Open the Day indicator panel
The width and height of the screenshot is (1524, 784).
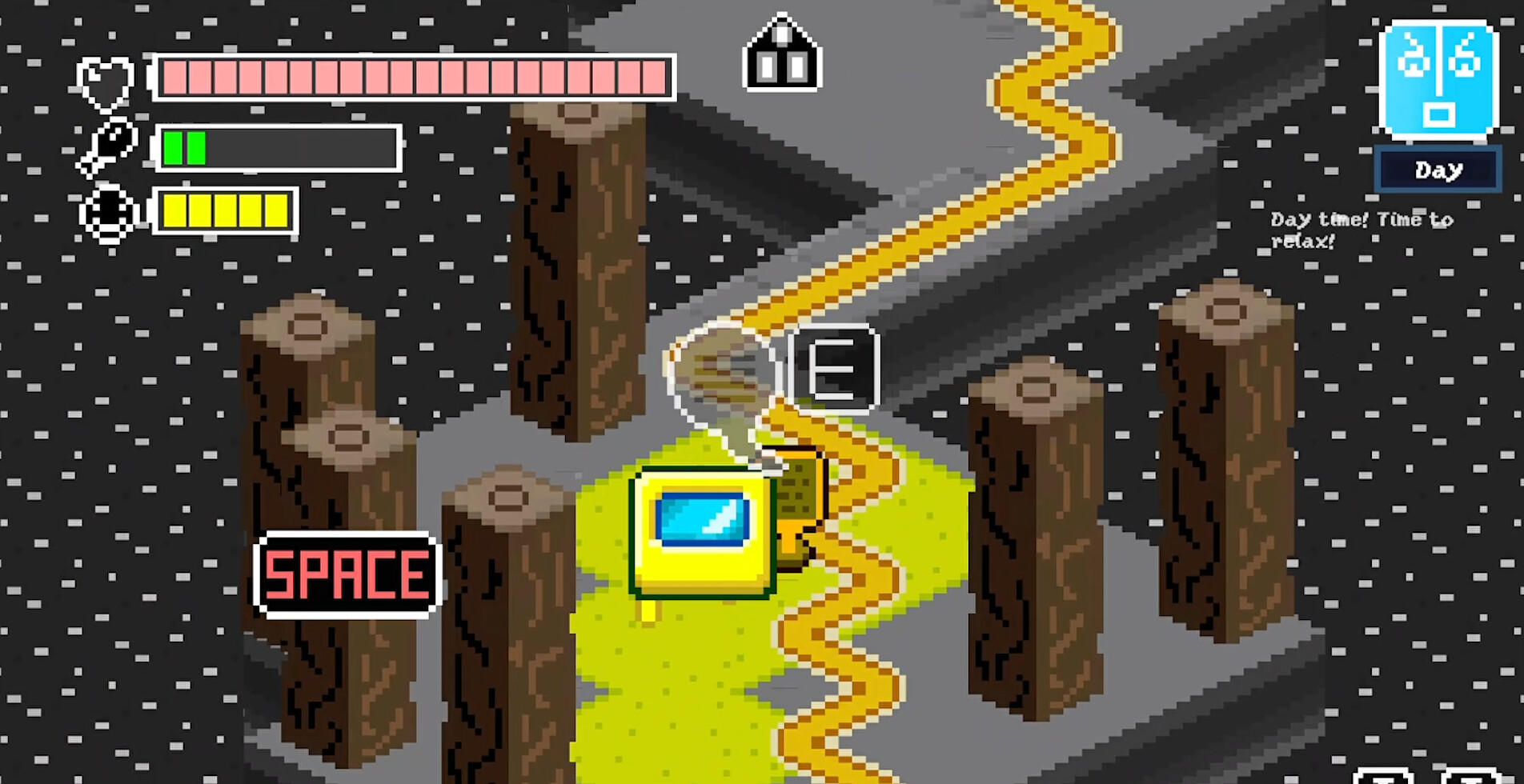click(1438, 170)
